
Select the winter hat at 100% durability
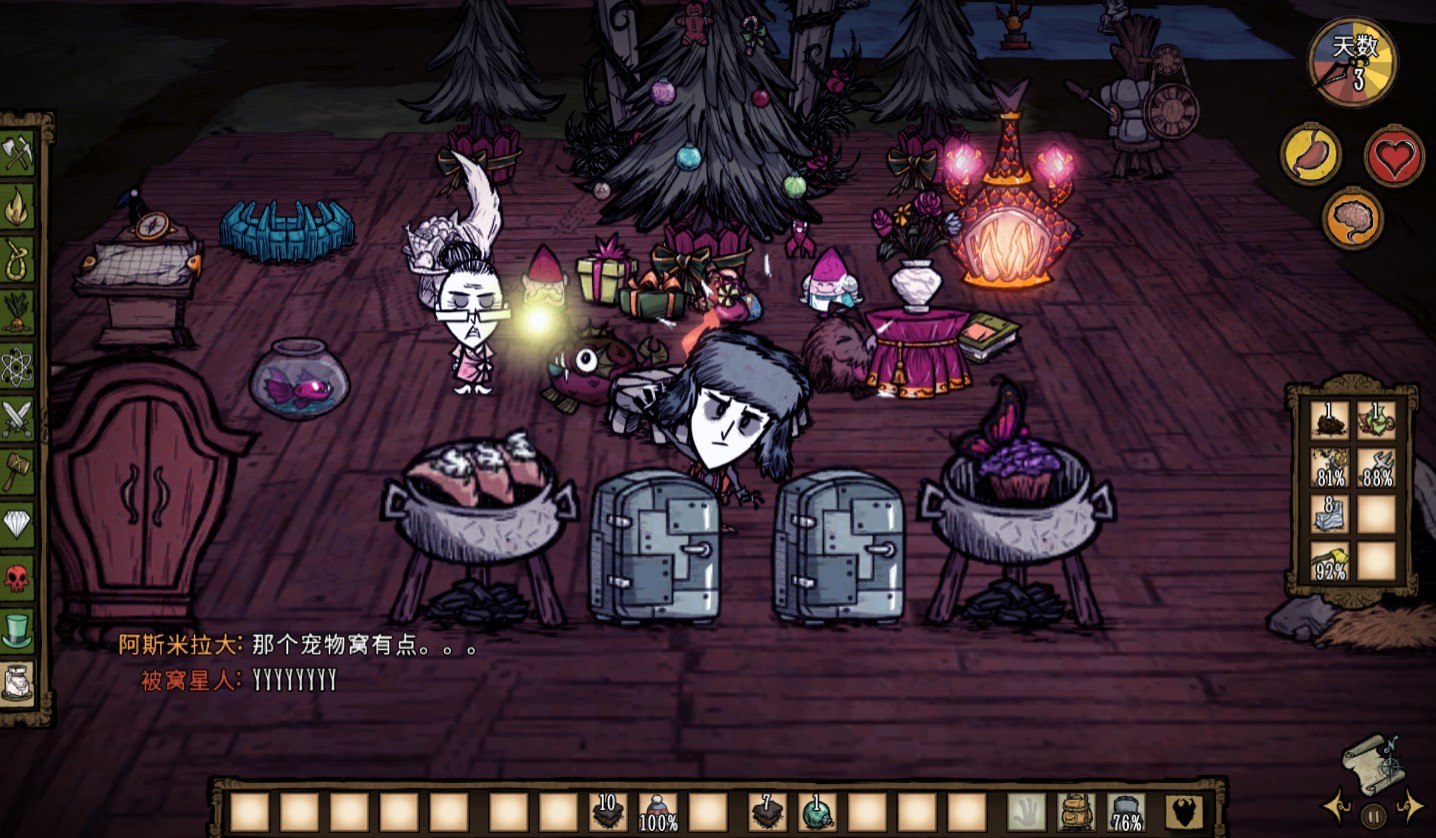point(658,811)
